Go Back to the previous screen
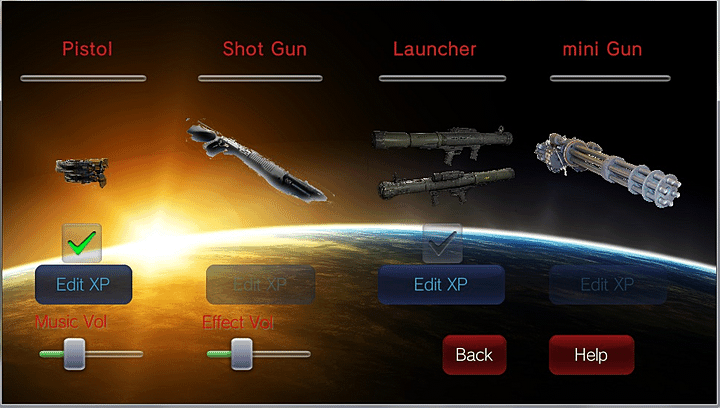Screen dimensions: 720x408 tap(474, 355)
